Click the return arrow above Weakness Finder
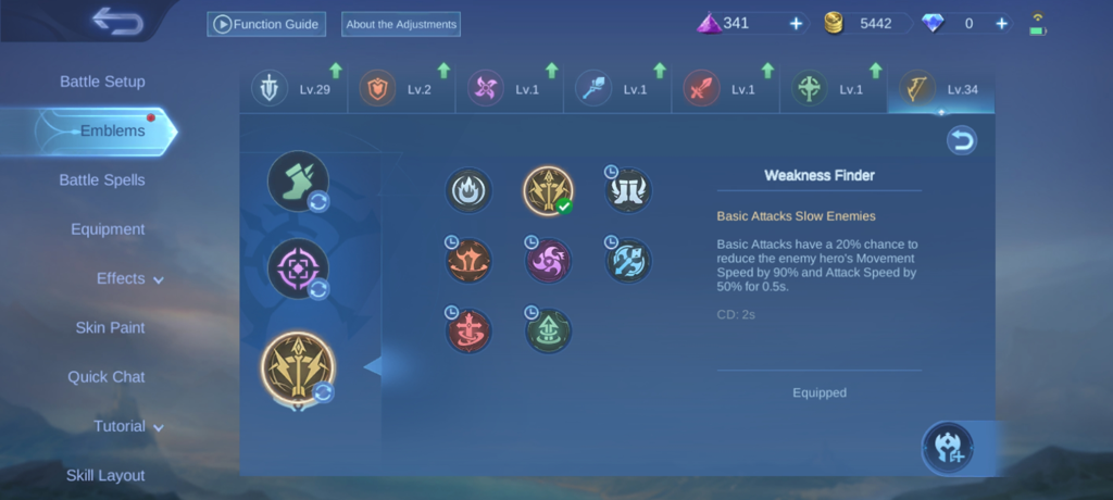The width and height of the screenshot is (1113, 500). pyautogui.click(x=961, y=141)
